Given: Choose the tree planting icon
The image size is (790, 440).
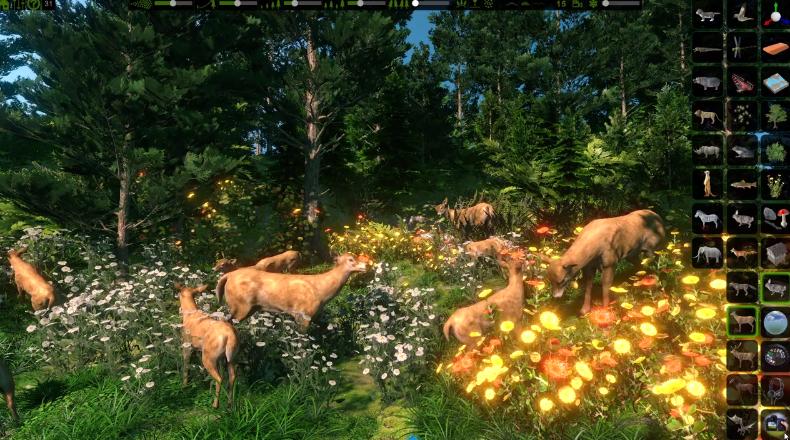Looking at the screenshot, I should click(776, 116).
